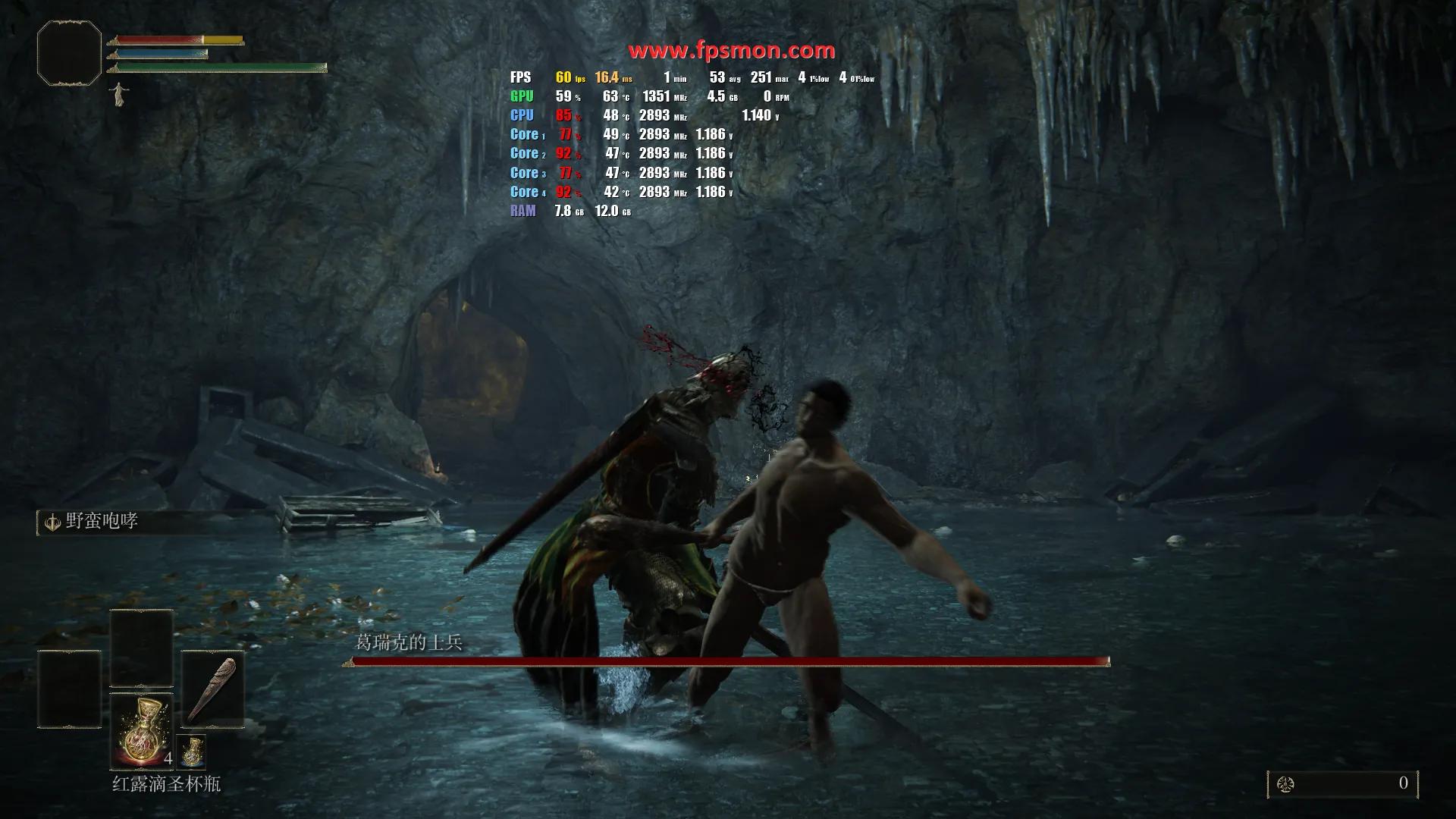Select the wooden club weapon slot
Screen dimensions: 1456x819
pos(212,689)
